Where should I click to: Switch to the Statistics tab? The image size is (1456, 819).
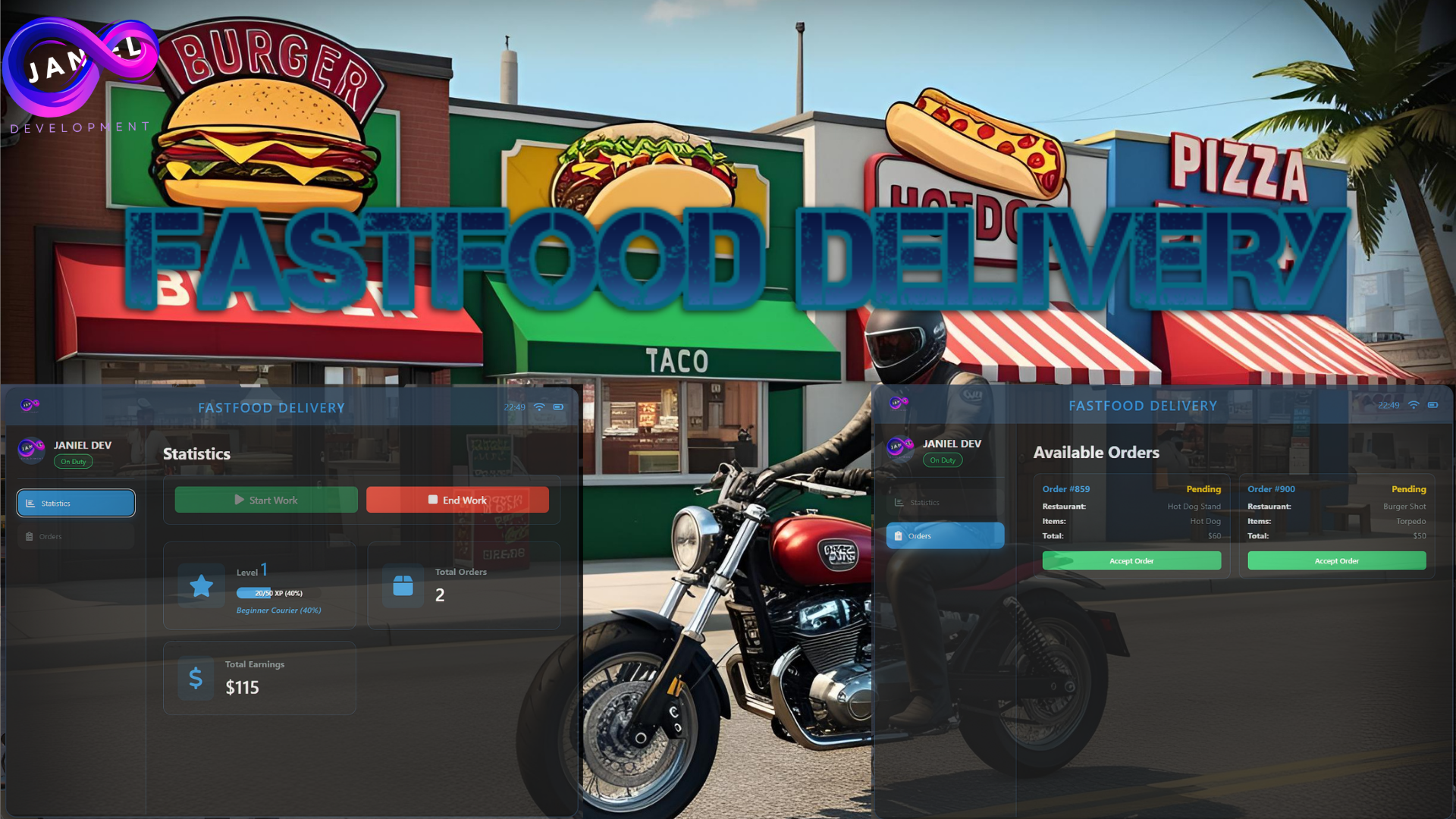point(76,503)
